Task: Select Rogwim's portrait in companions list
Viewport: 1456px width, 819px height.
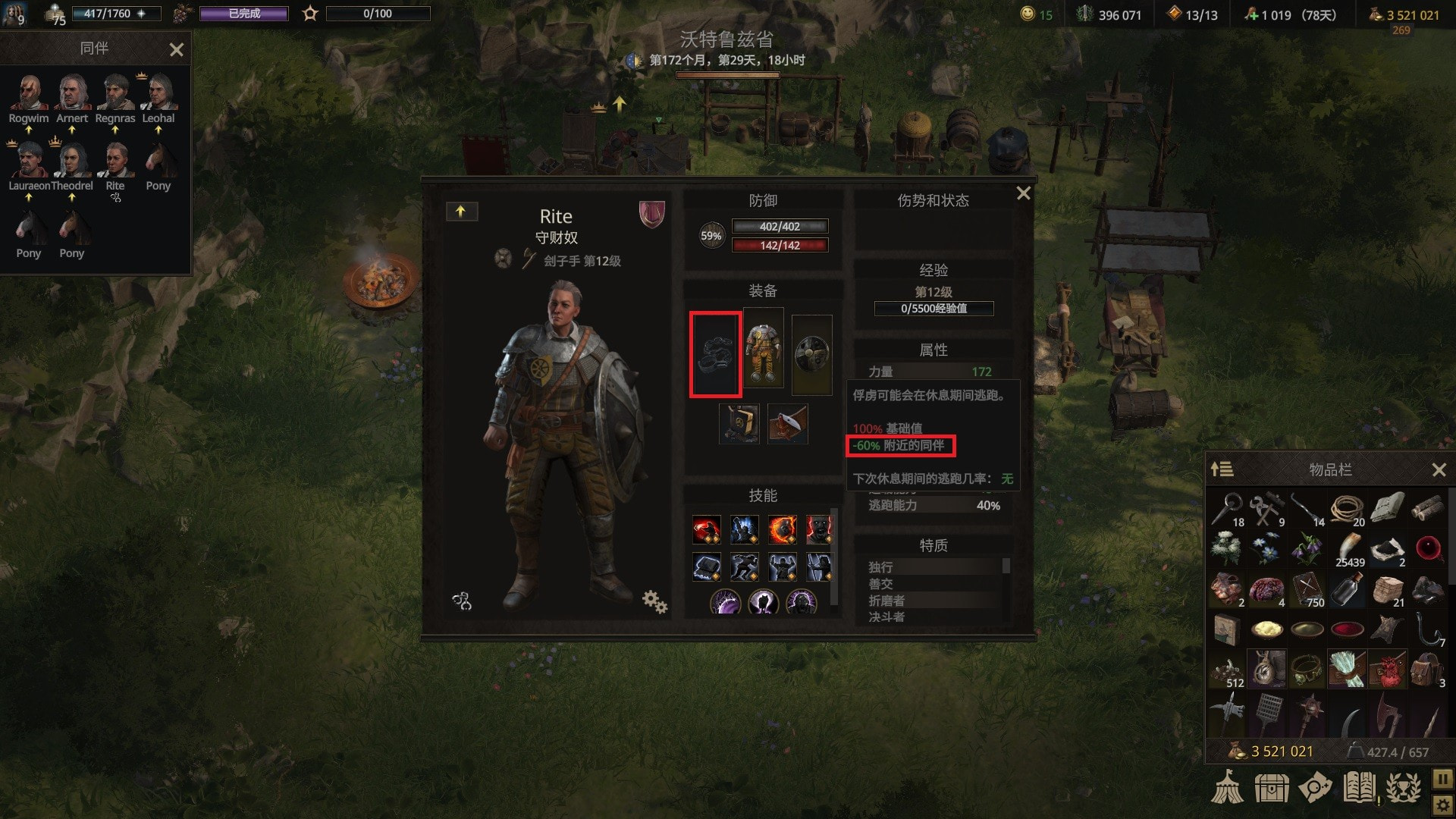Action: [29, 93]
